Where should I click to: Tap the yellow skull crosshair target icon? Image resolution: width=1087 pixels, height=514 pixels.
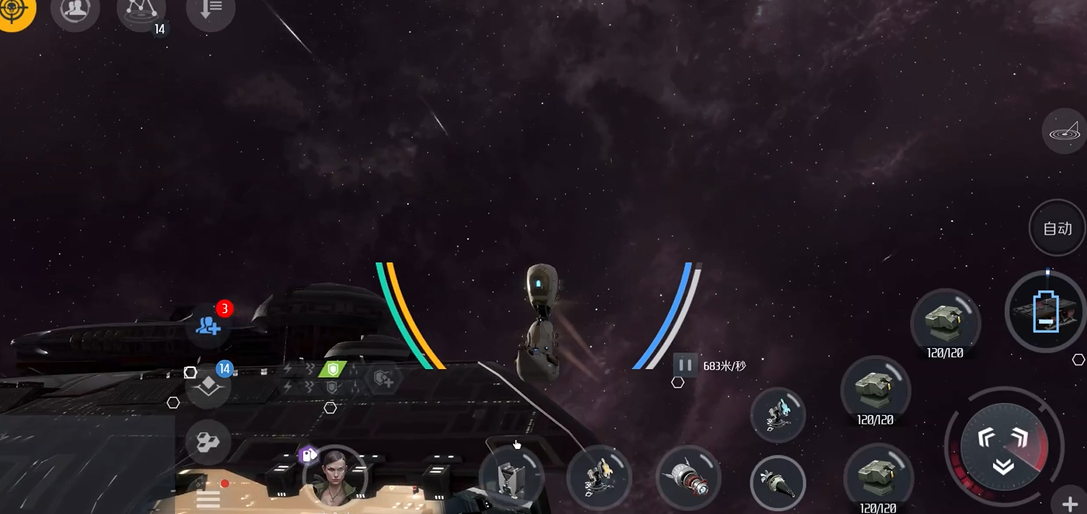(13, 10)
